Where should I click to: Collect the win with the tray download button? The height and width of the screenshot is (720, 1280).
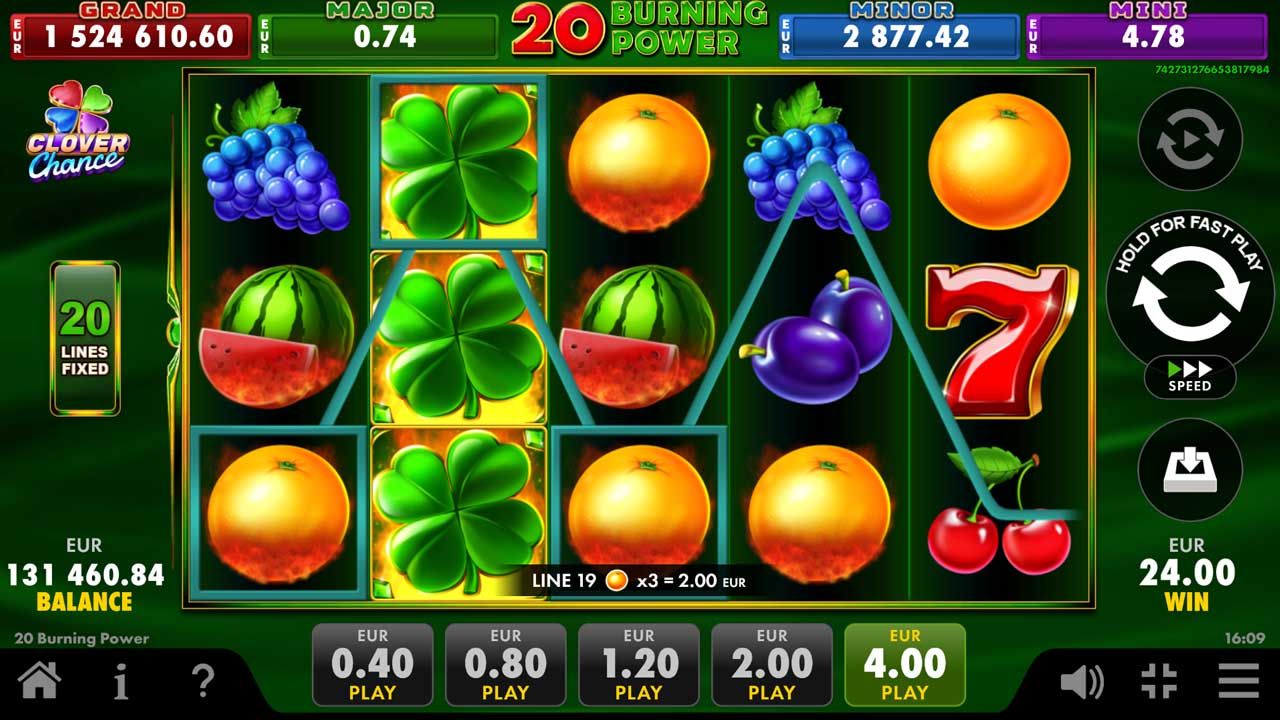tap(1190, 469)
